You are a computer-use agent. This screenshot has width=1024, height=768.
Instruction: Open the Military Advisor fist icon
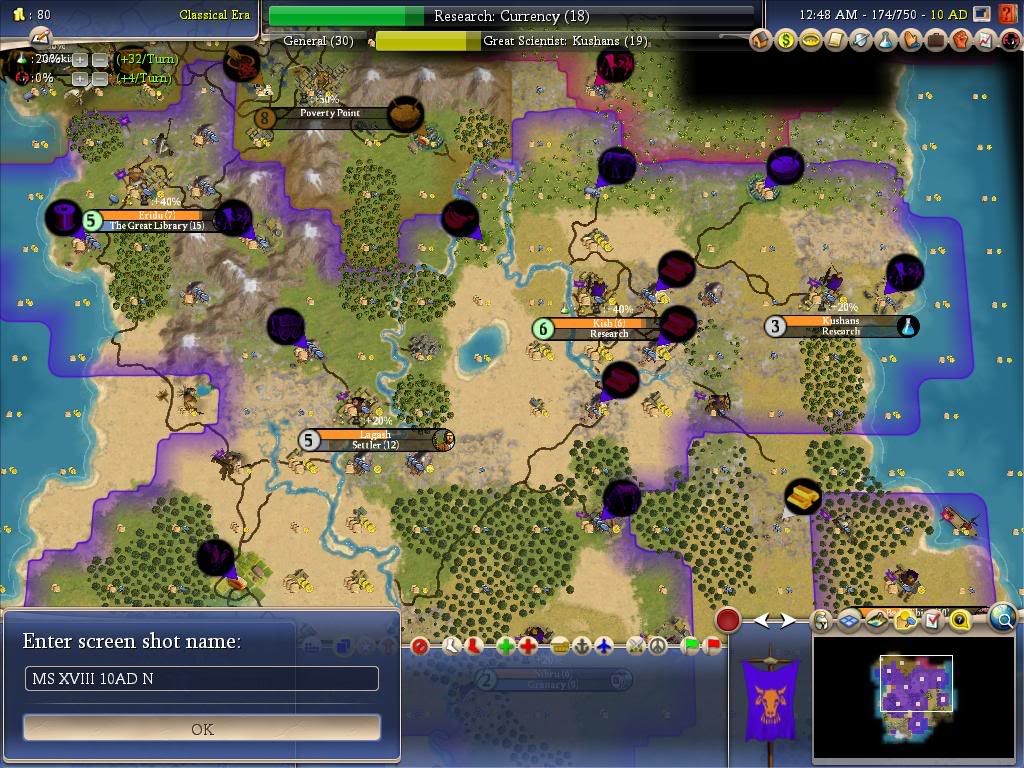pos(960,41)
